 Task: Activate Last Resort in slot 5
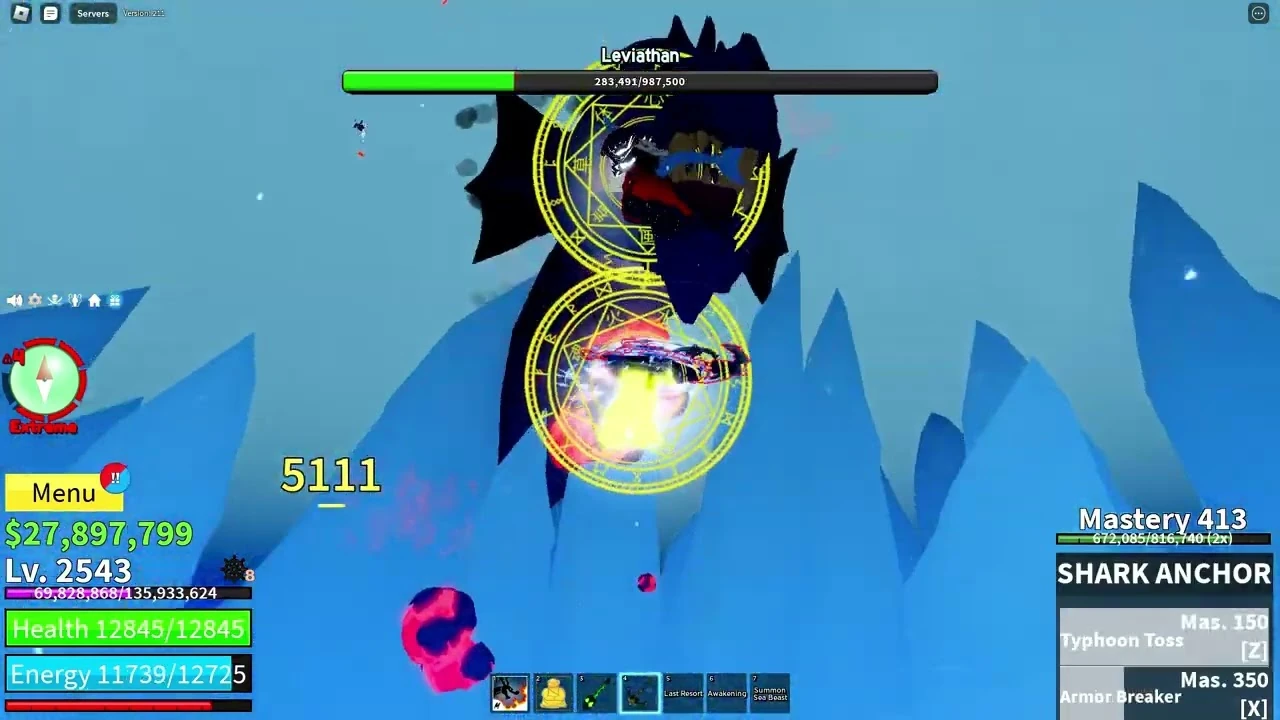click(683, 693)
